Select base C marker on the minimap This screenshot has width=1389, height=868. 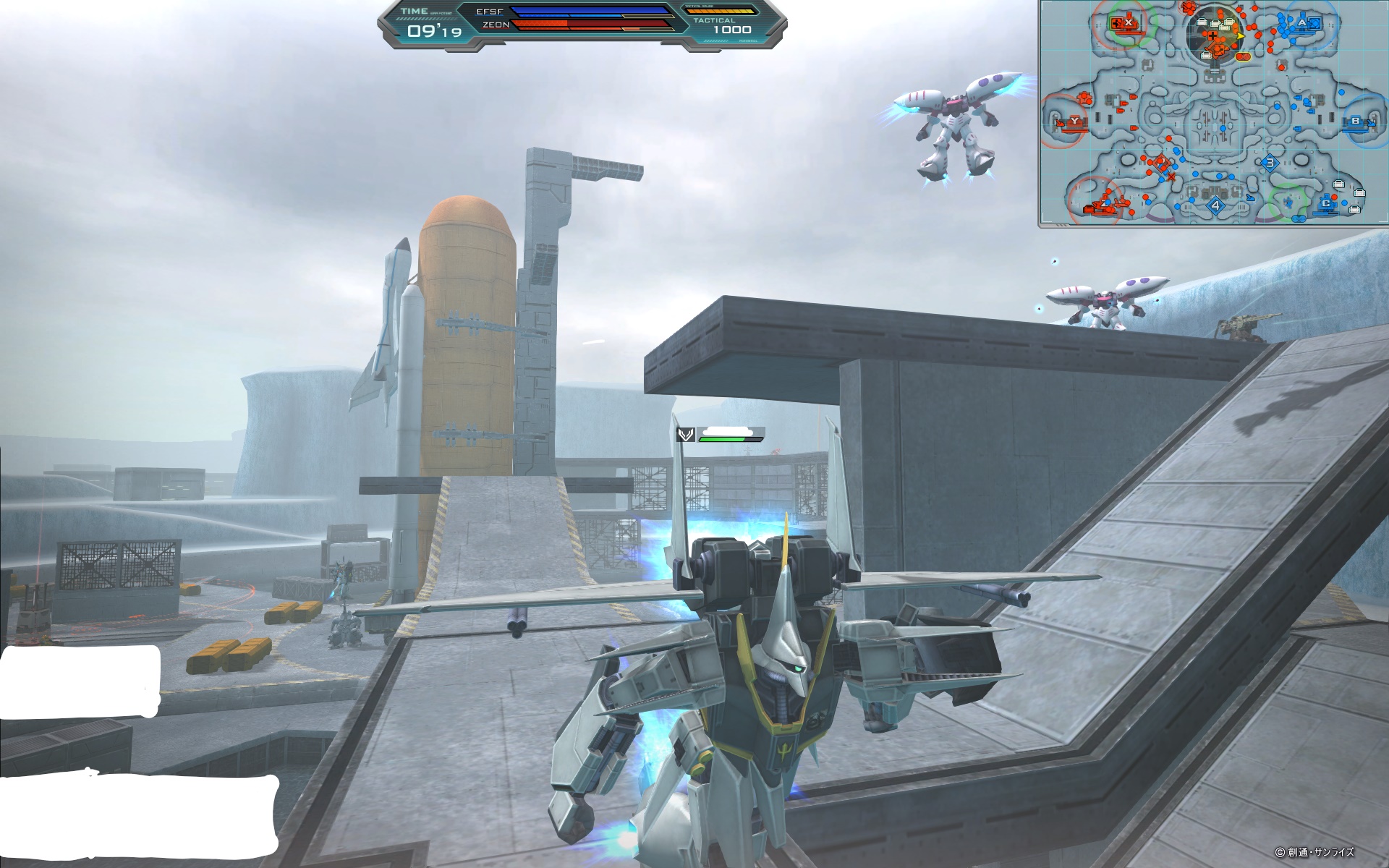click(1326, 203)
